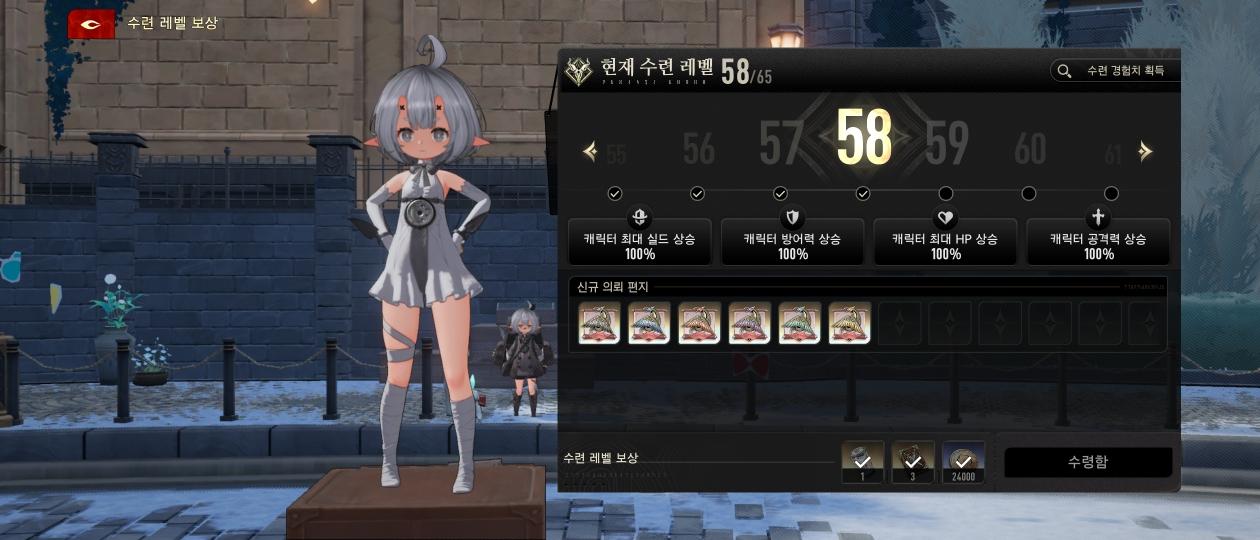Viewport: 1260px width, 540px height.
Task: View the 캐릭터 공격력 상승 bonus
Action: pos(1098,240)
